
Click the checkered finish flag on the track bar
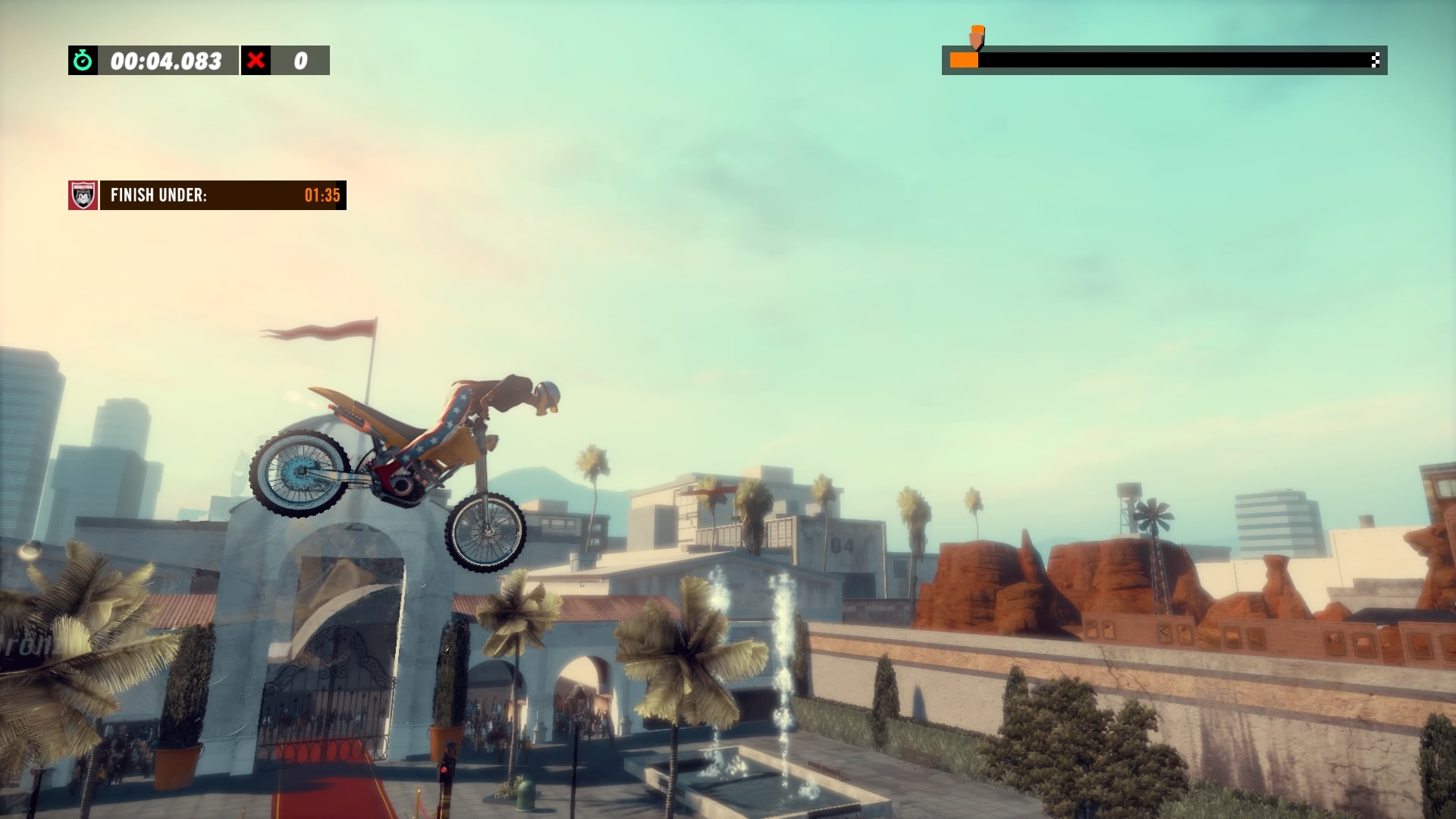pos(1375,61)
